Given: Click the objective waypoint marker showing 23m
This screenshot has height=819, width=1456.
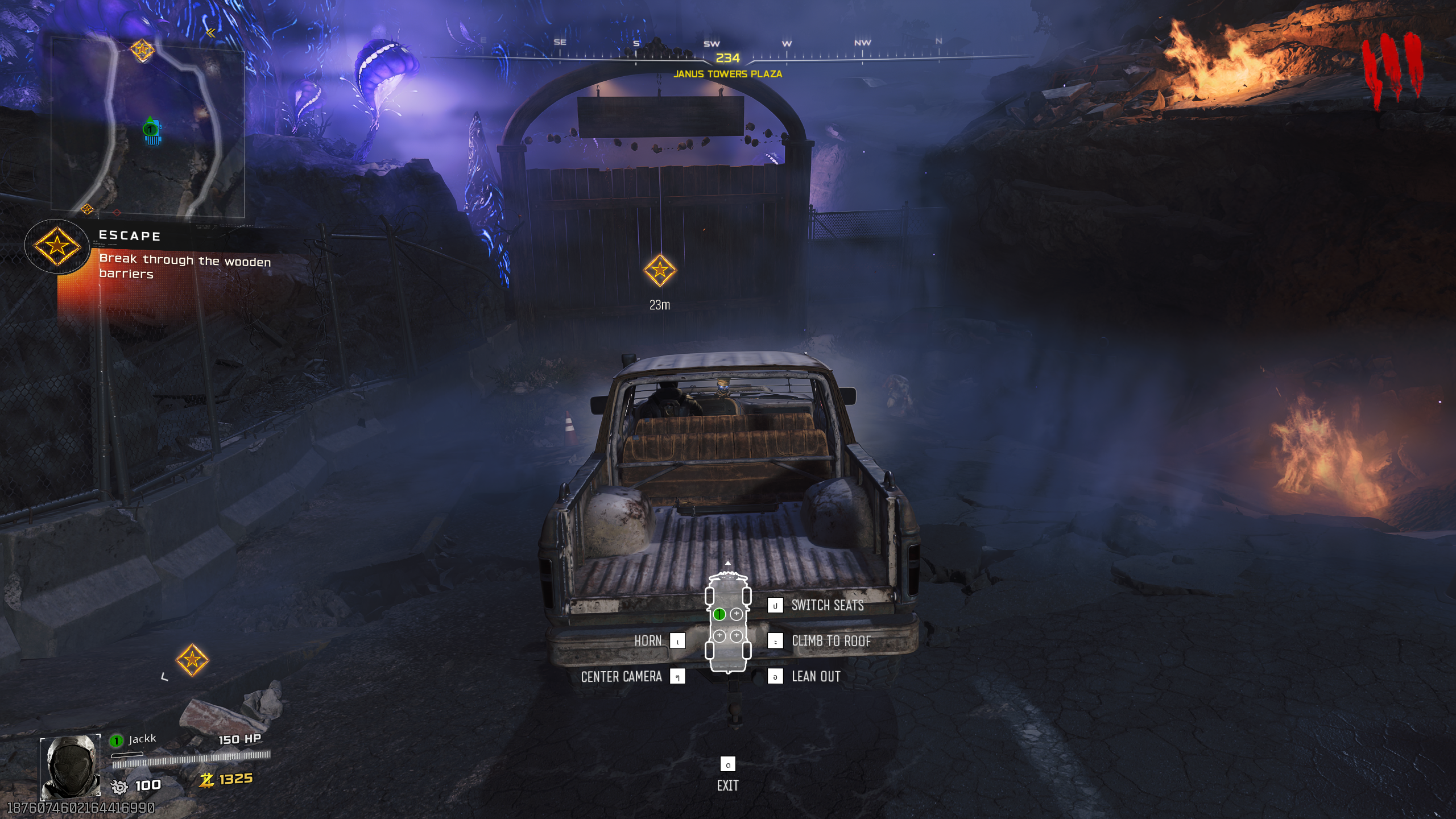Looking at the screenshot, I should click(x=660, y=270).
